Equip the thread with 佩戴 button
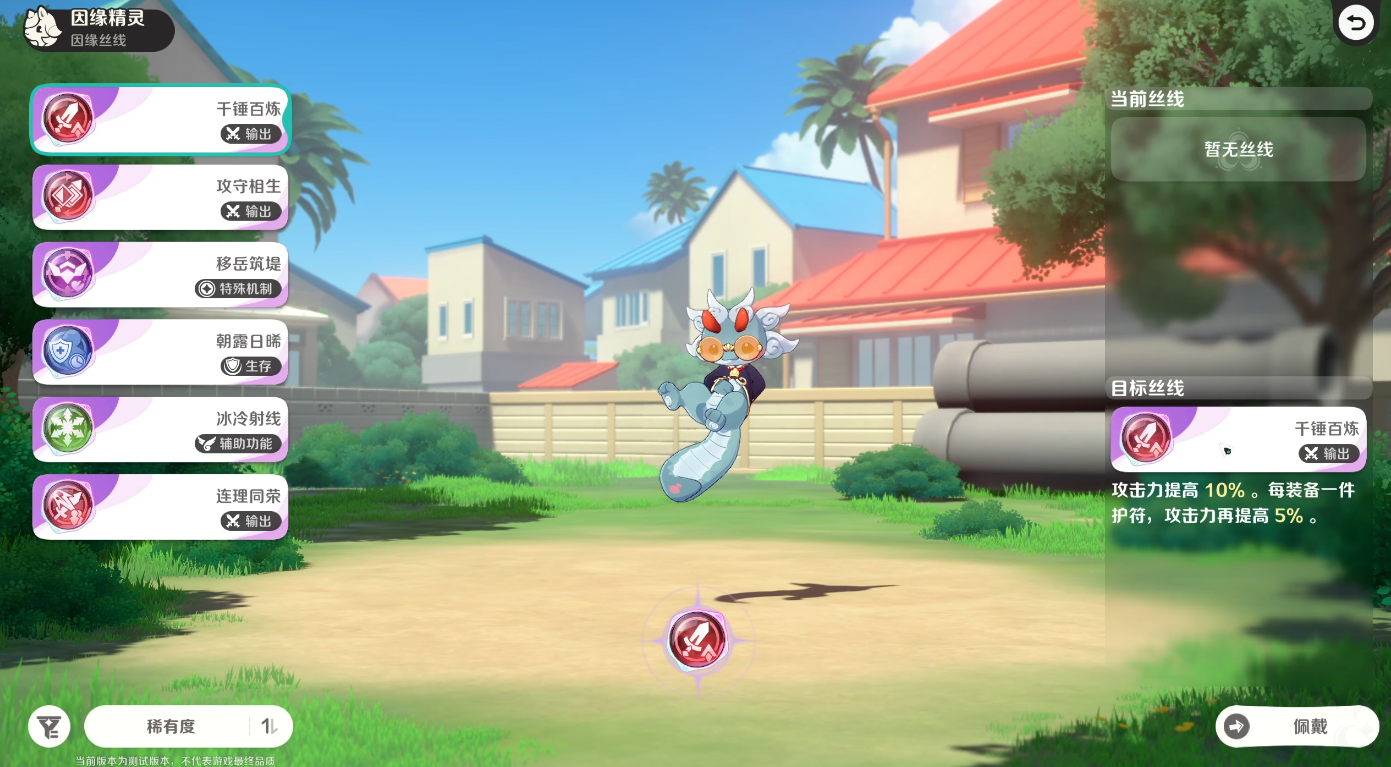Screen dimensions: 1391x767 [1297, 727]
